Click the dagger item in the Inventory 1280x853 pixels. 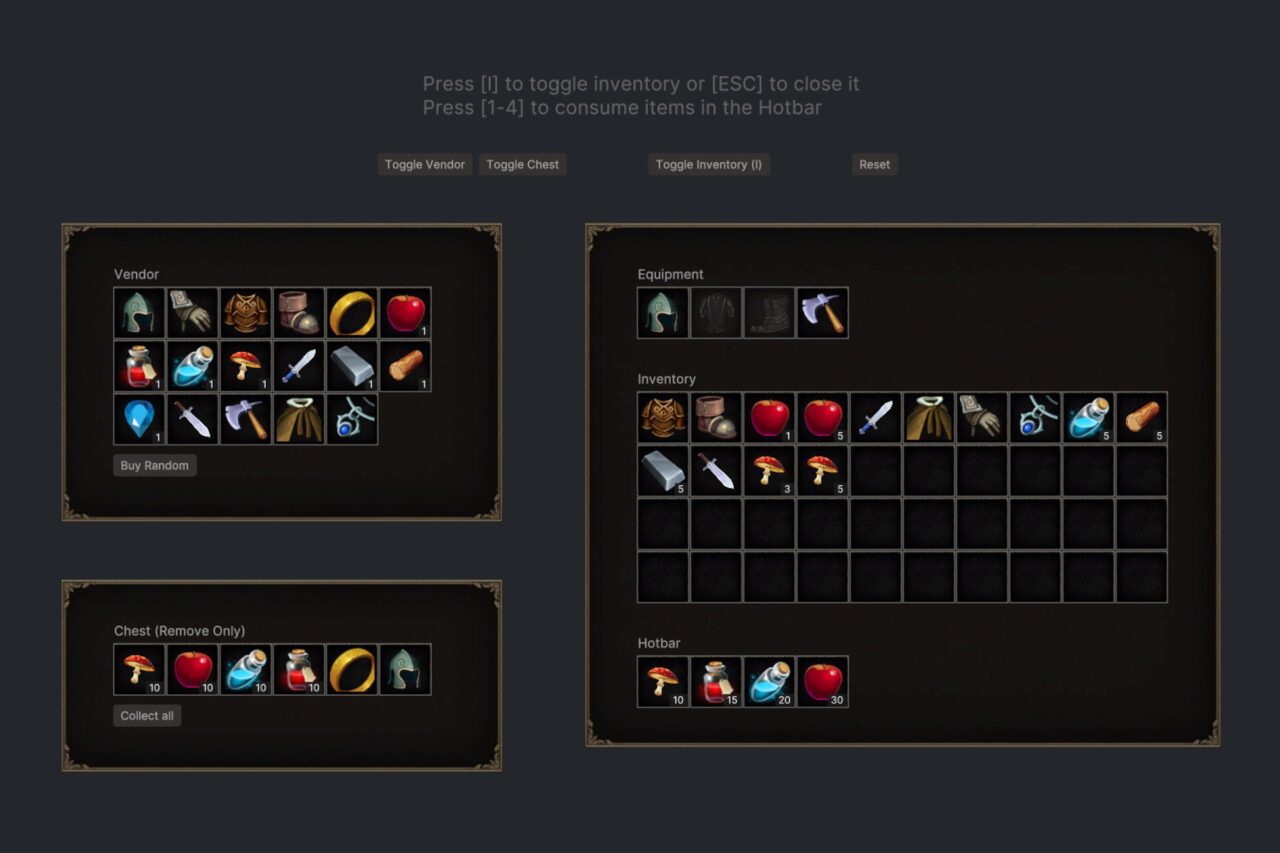coord(716,470)
